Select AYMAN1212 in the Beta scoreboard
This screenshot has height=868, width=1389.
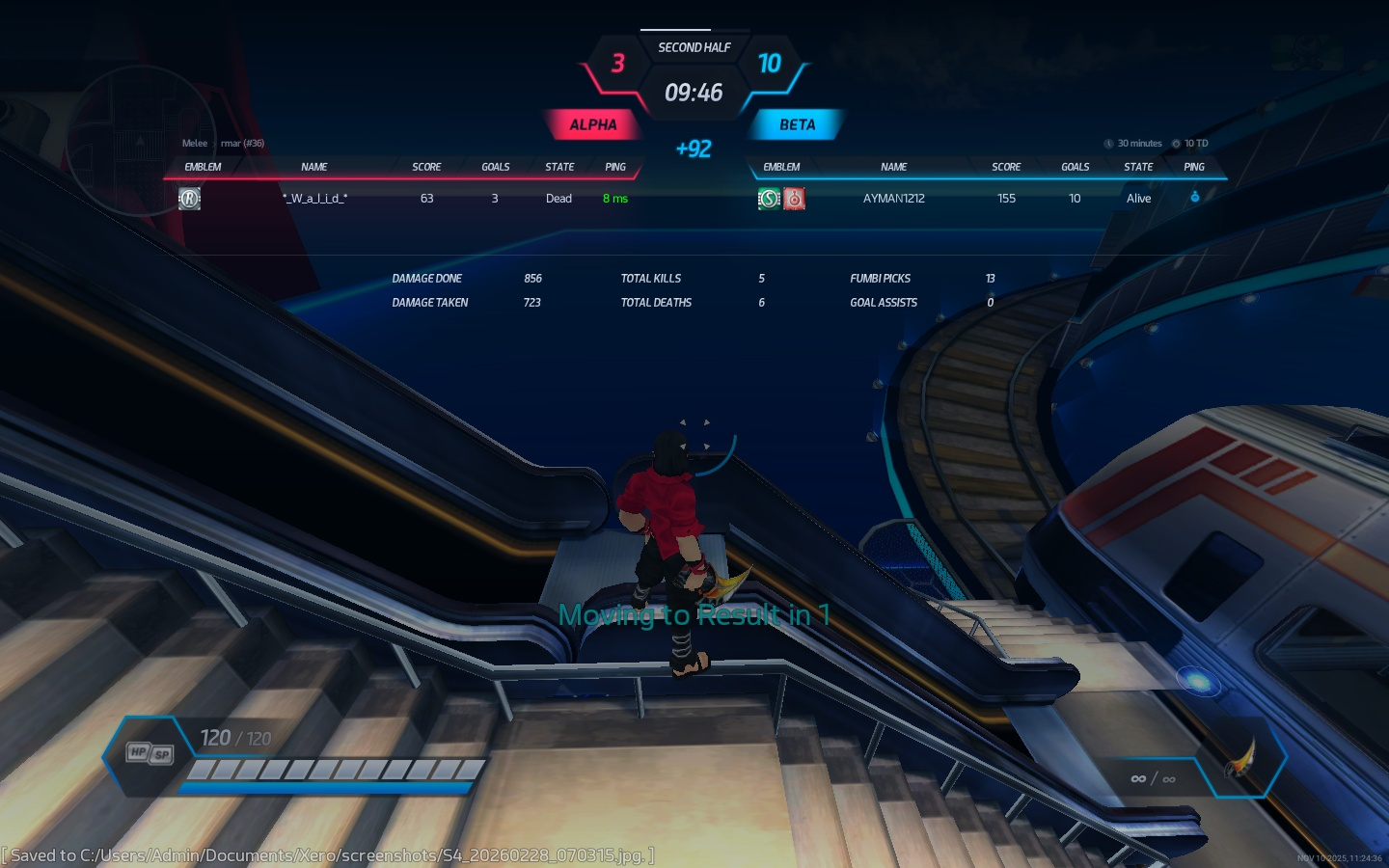click(893, 199)
